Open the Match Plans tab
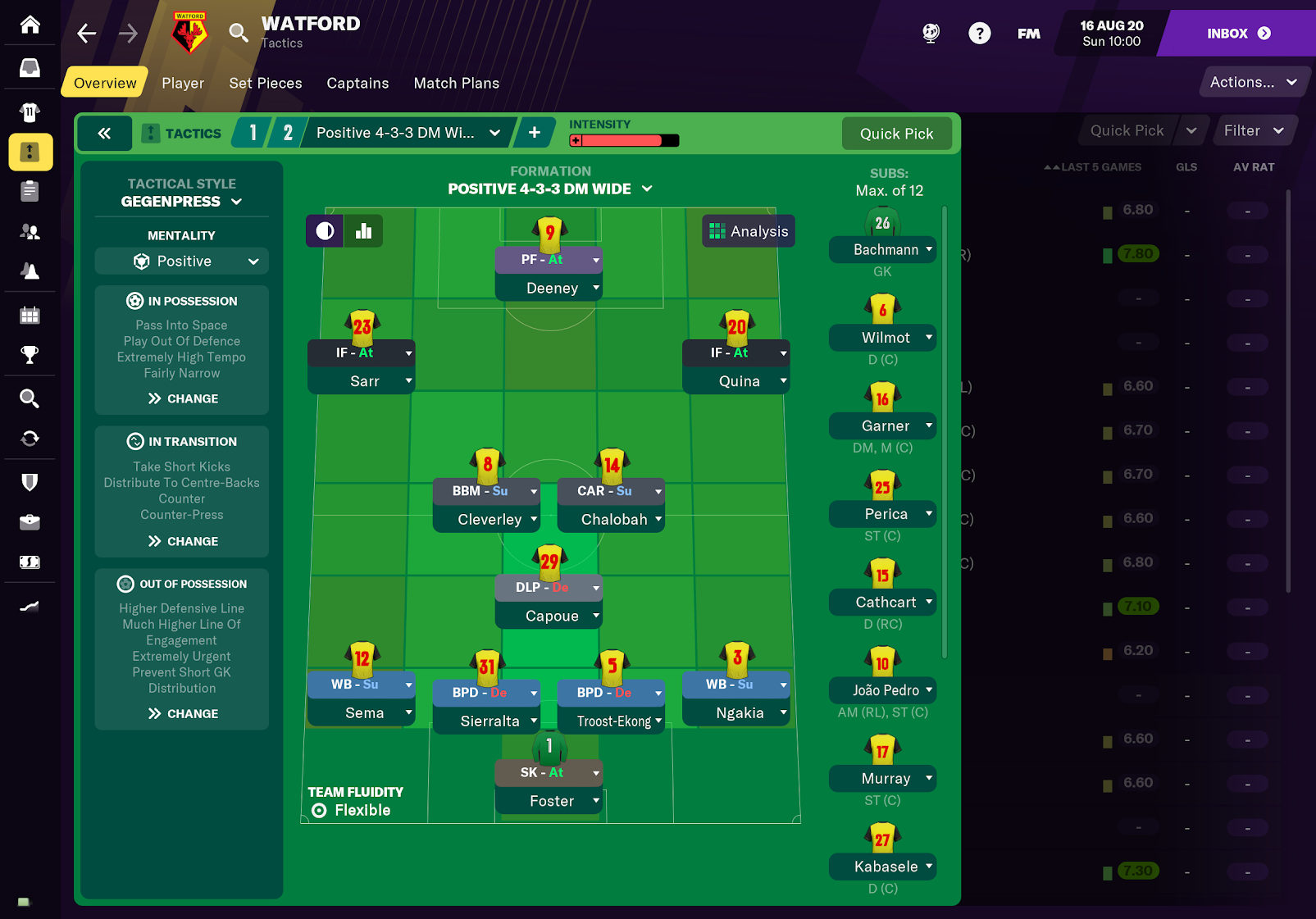Viewport: 1316px width, 919px height. 456,83
